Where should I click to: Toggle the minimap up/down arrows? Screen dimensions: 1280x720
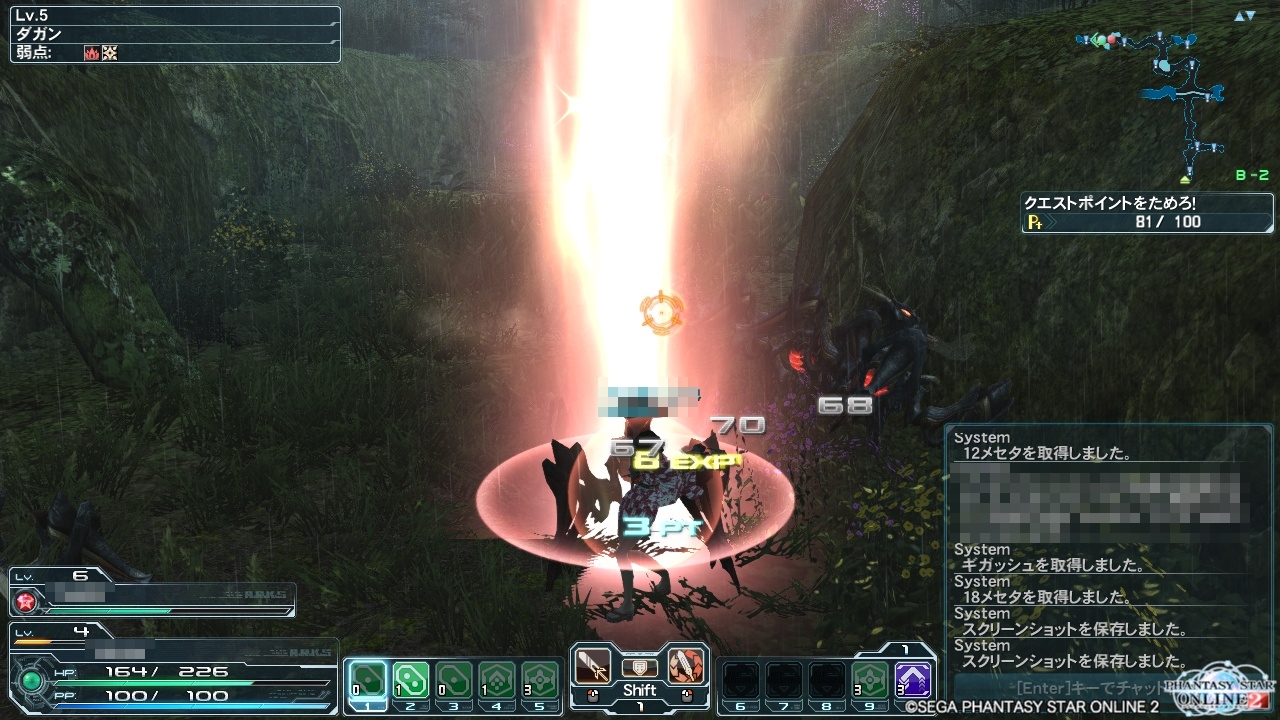(x=1244, y=16)
